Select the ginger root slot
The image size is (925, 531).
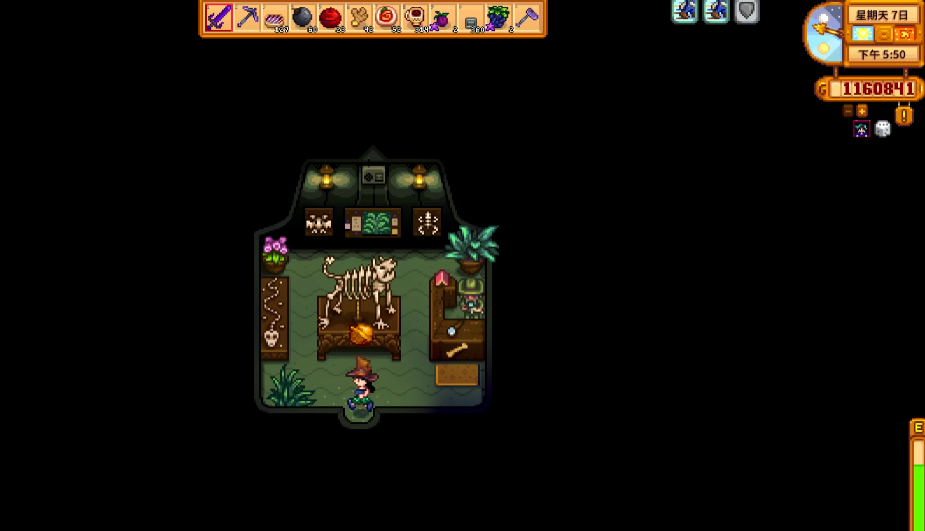[x=359, y=18]
